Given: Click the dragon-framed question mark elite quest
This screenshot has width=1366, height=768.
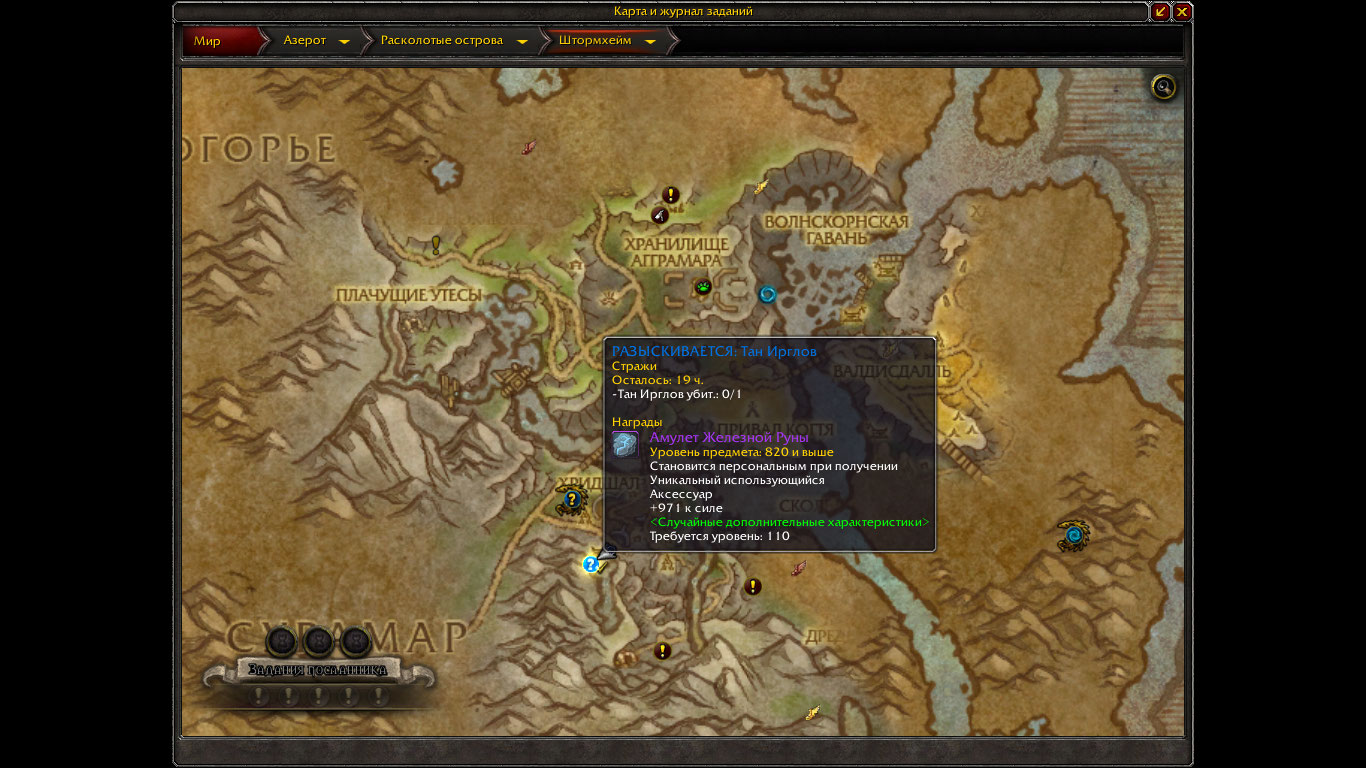Looking at the screenshot, I should pos(572,499).
